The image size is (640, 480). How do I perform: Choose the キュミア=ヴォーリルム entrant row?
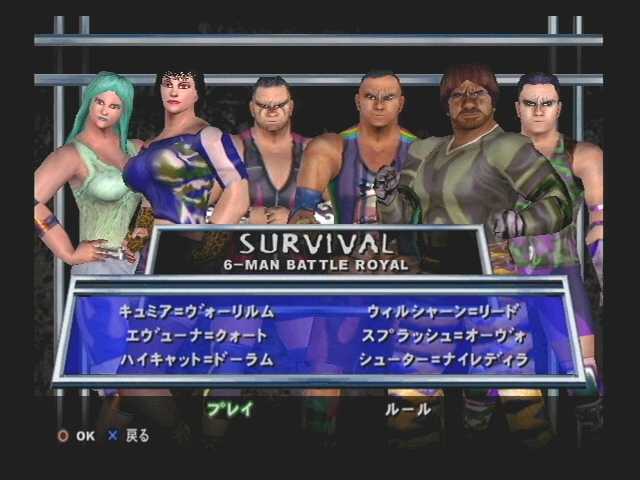click(x=195, y=311)
